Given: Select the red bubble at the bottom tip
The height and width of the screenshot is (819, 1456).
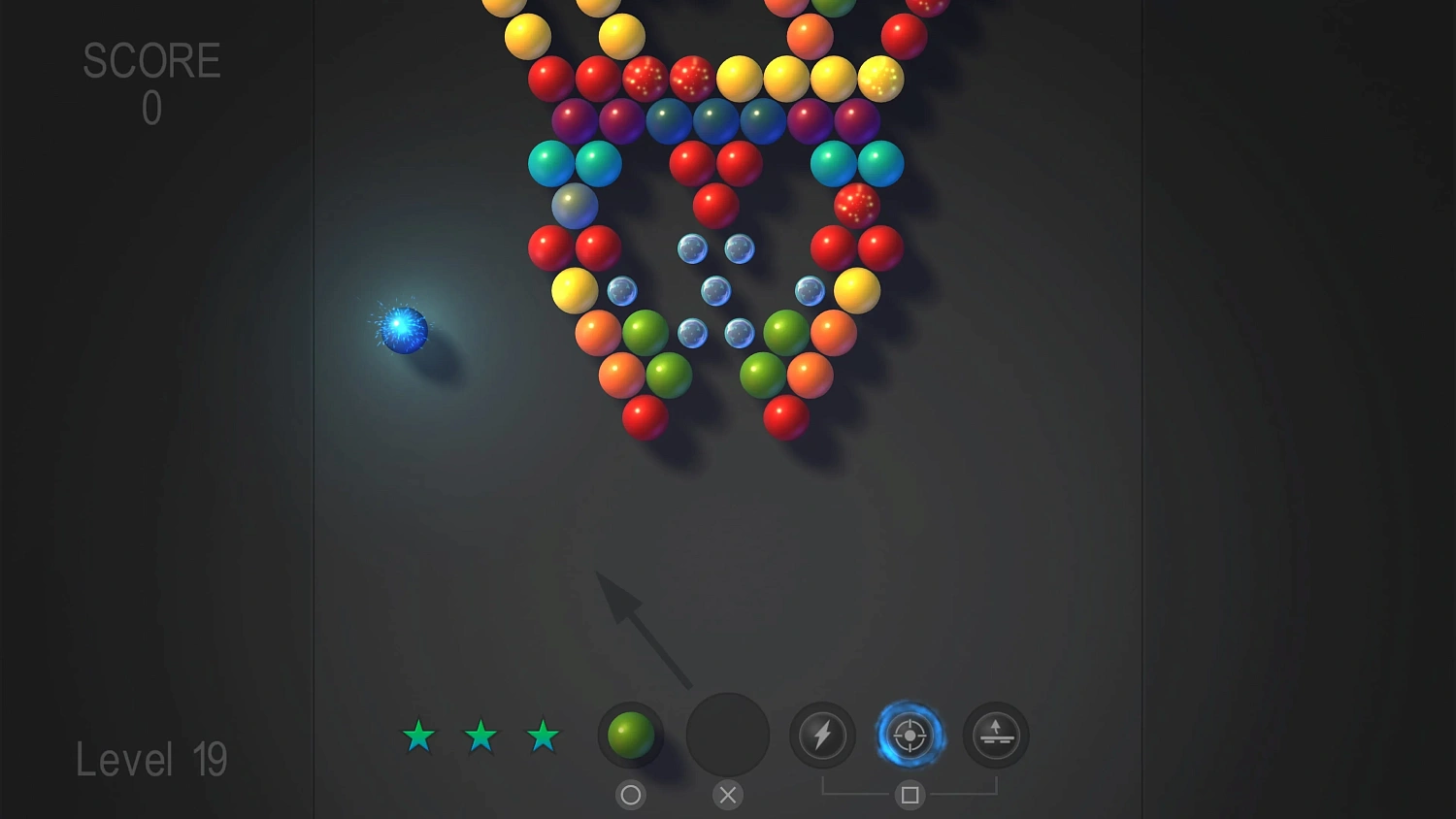Looking at the screenshot, I should (x=644, y=416).
